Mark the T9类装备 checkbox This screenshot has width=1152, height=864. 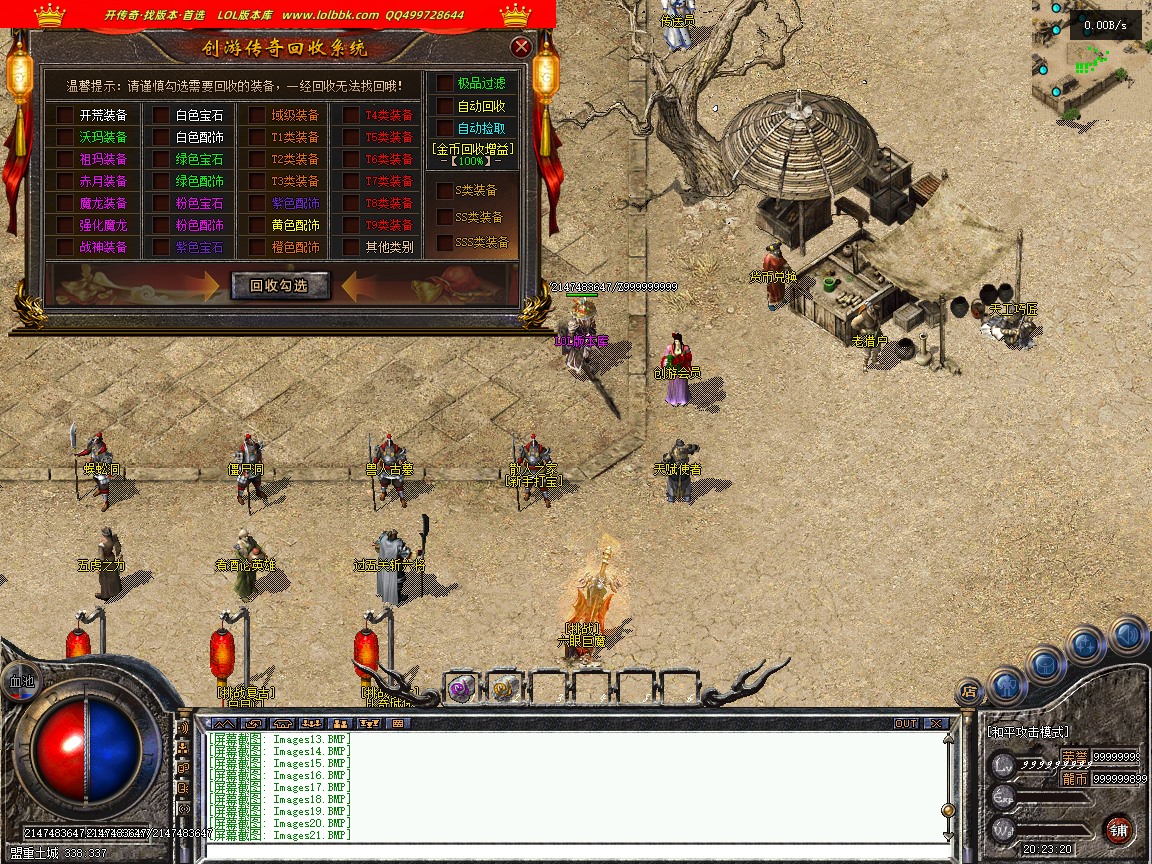coord(351,225)
